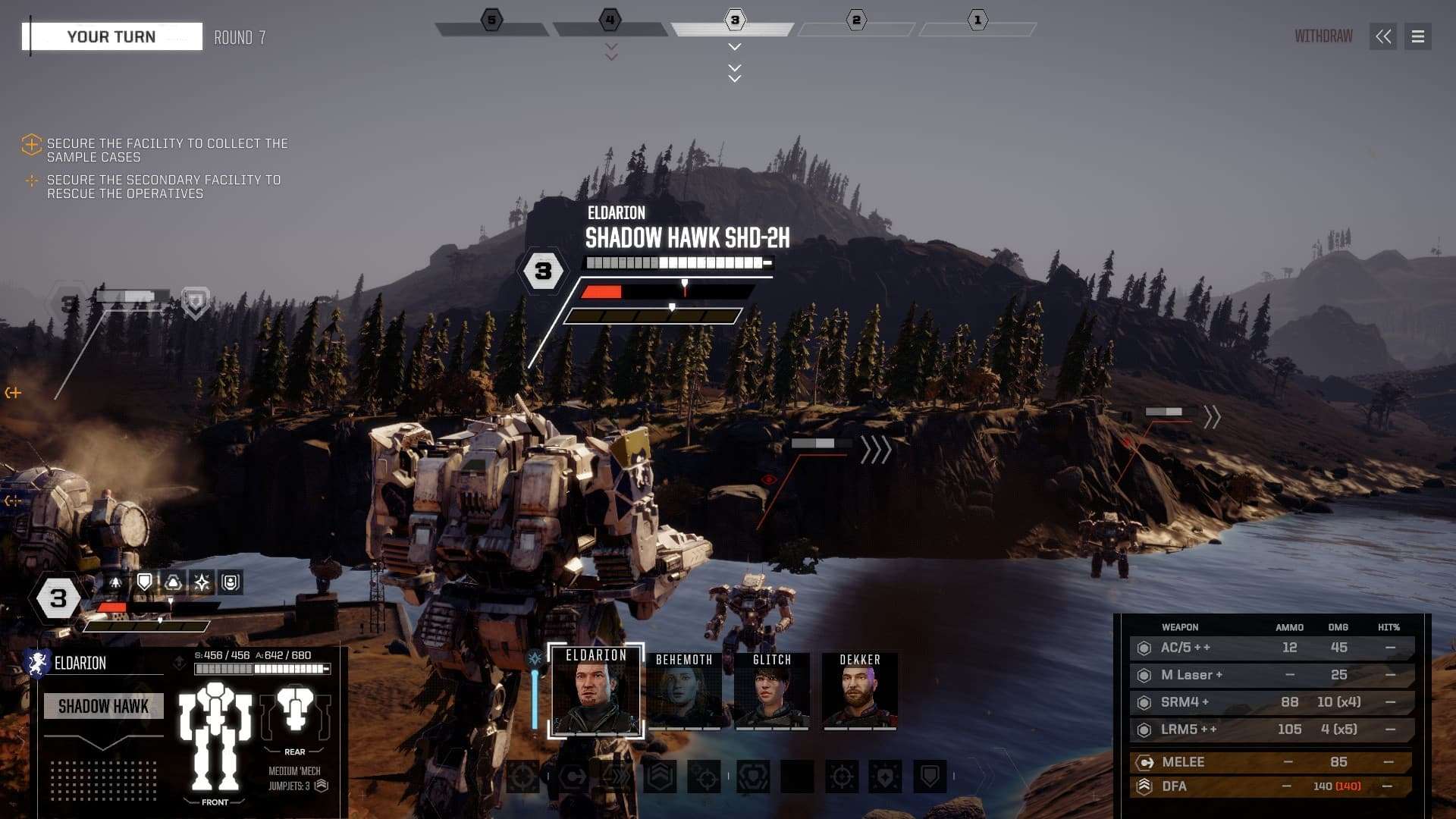This screenshot has height=819, width=1456.
Task: Toggle the LRM5++ weapon row
Action: click(1271, 730)
